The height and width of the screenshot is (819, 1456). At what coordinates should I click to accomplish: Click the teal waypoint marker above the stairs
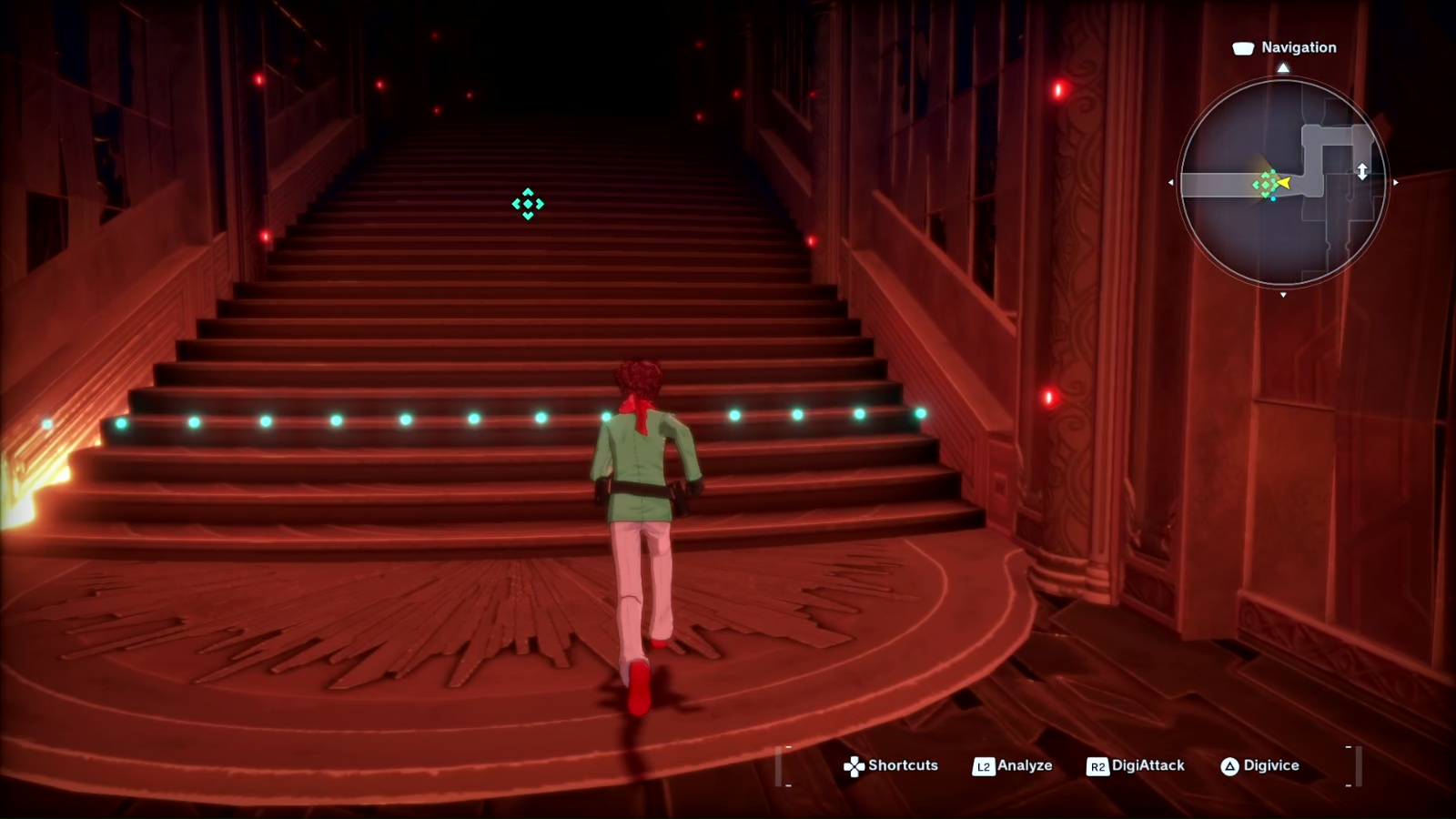click(x=526, y=204)
